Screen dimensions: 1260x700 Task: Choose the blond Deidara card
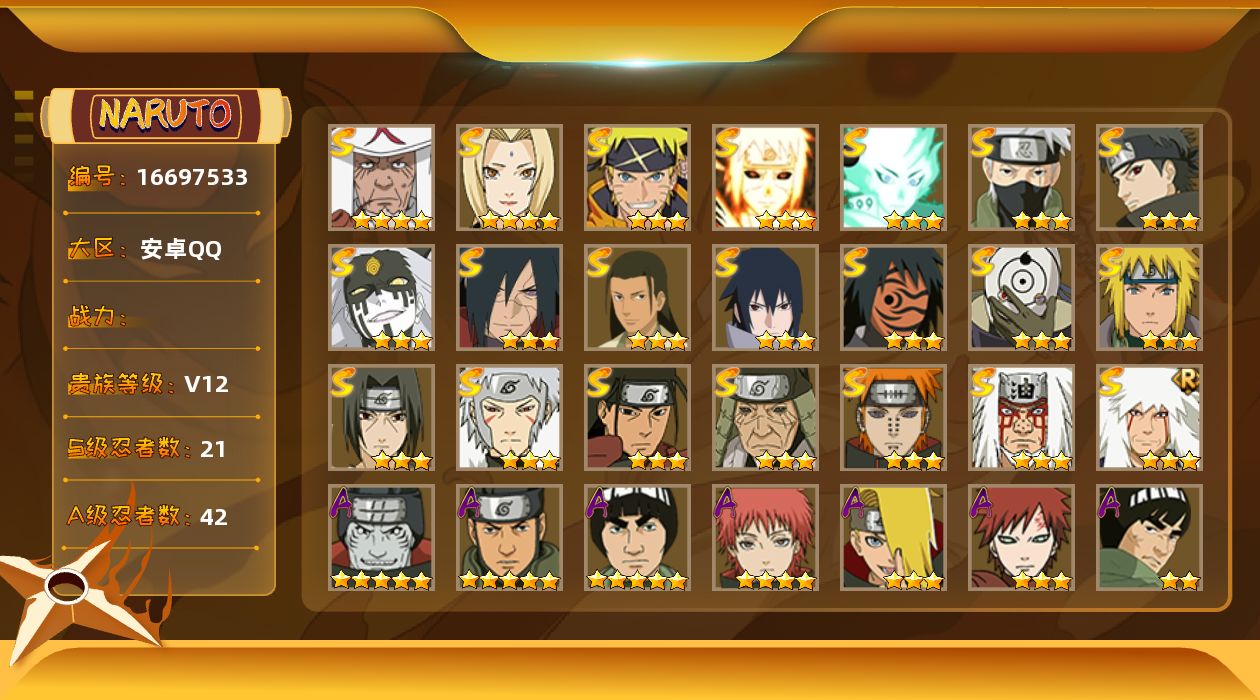tap(893, 537)
